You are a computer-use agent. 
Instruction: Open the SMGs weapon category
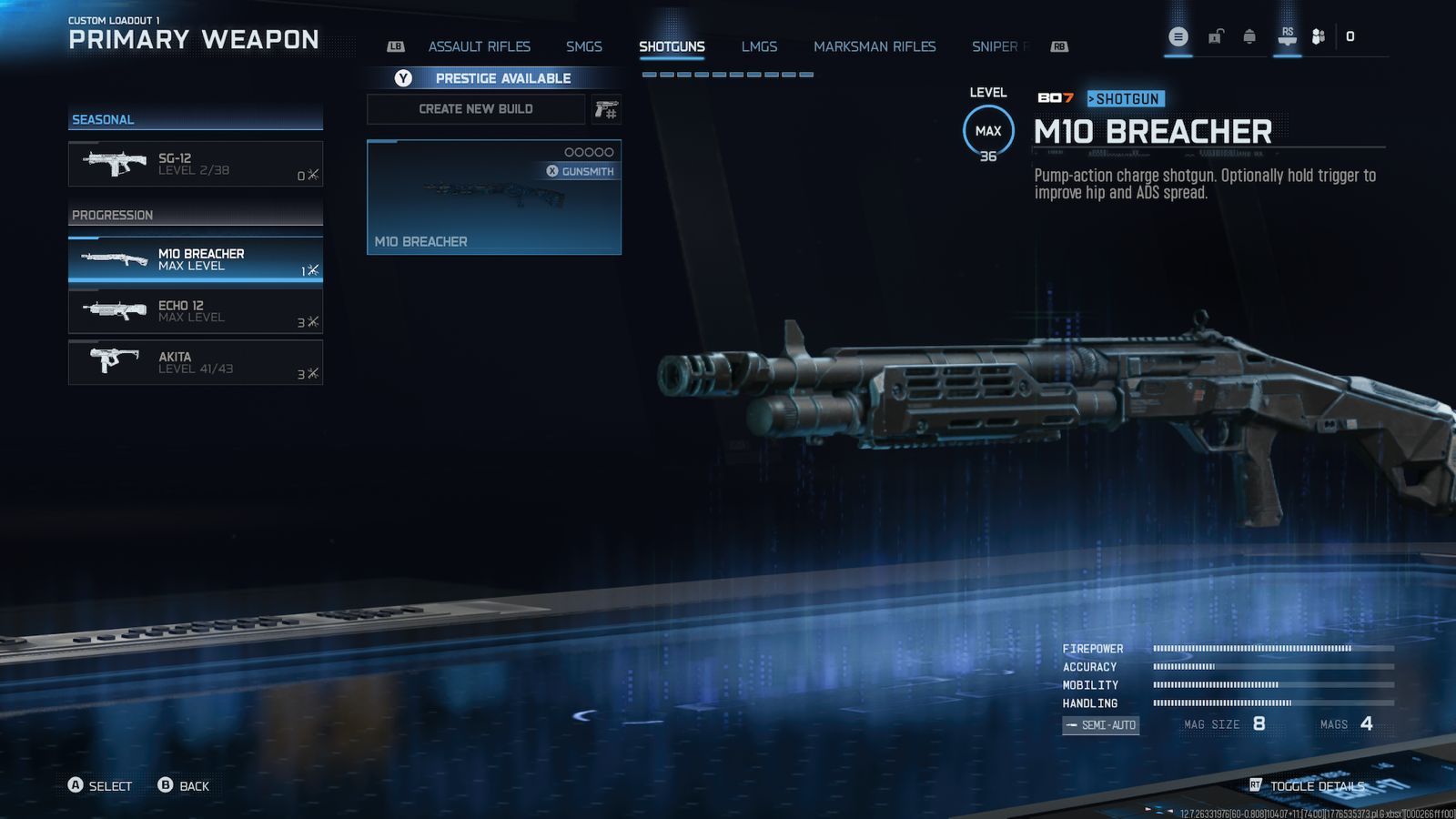point(583,46)
